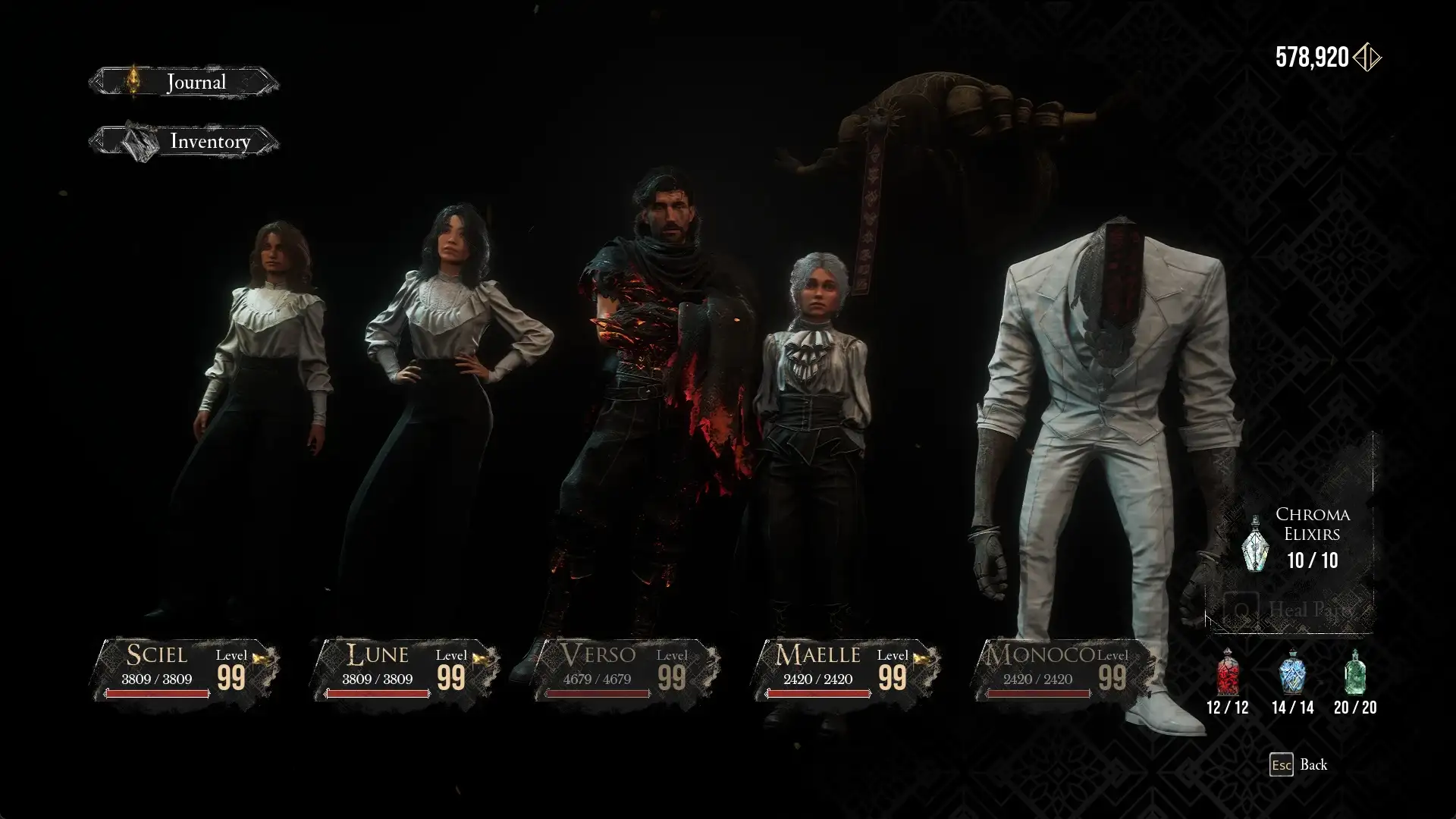
Task: Select the Chroma Elixirs bottle icon
Action: point(1255,544)
